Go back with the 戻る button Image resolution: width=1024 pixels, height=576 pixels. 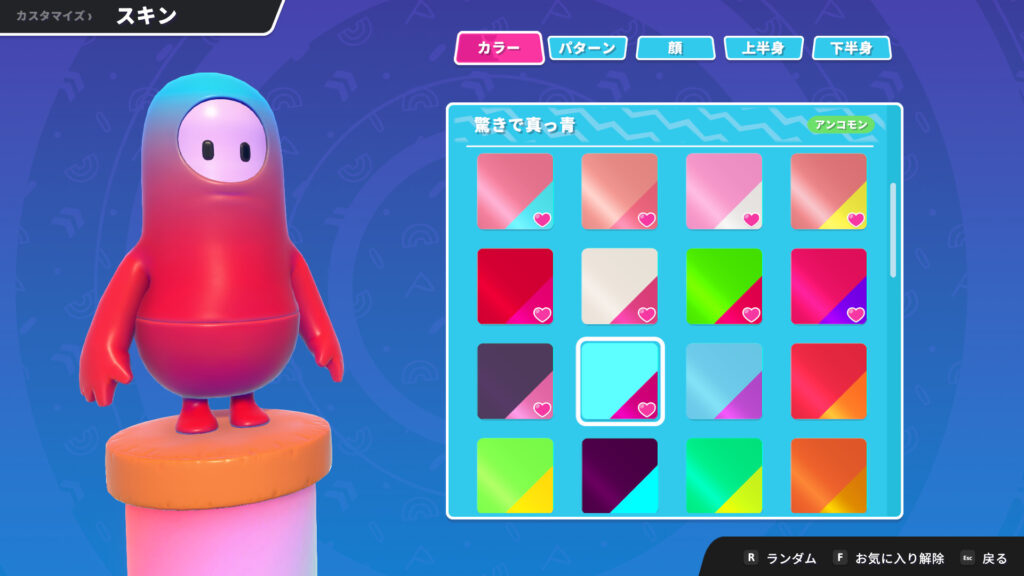tap(986, 558)
